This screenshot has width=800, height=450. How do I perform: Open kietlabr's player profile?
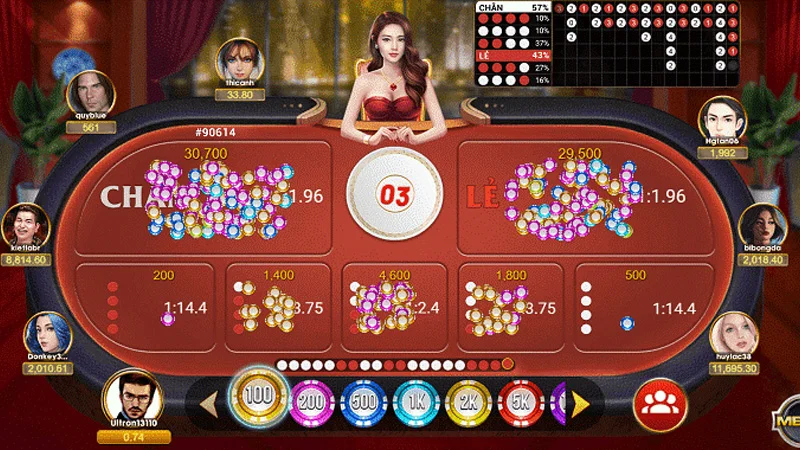[x=27, y=228]
